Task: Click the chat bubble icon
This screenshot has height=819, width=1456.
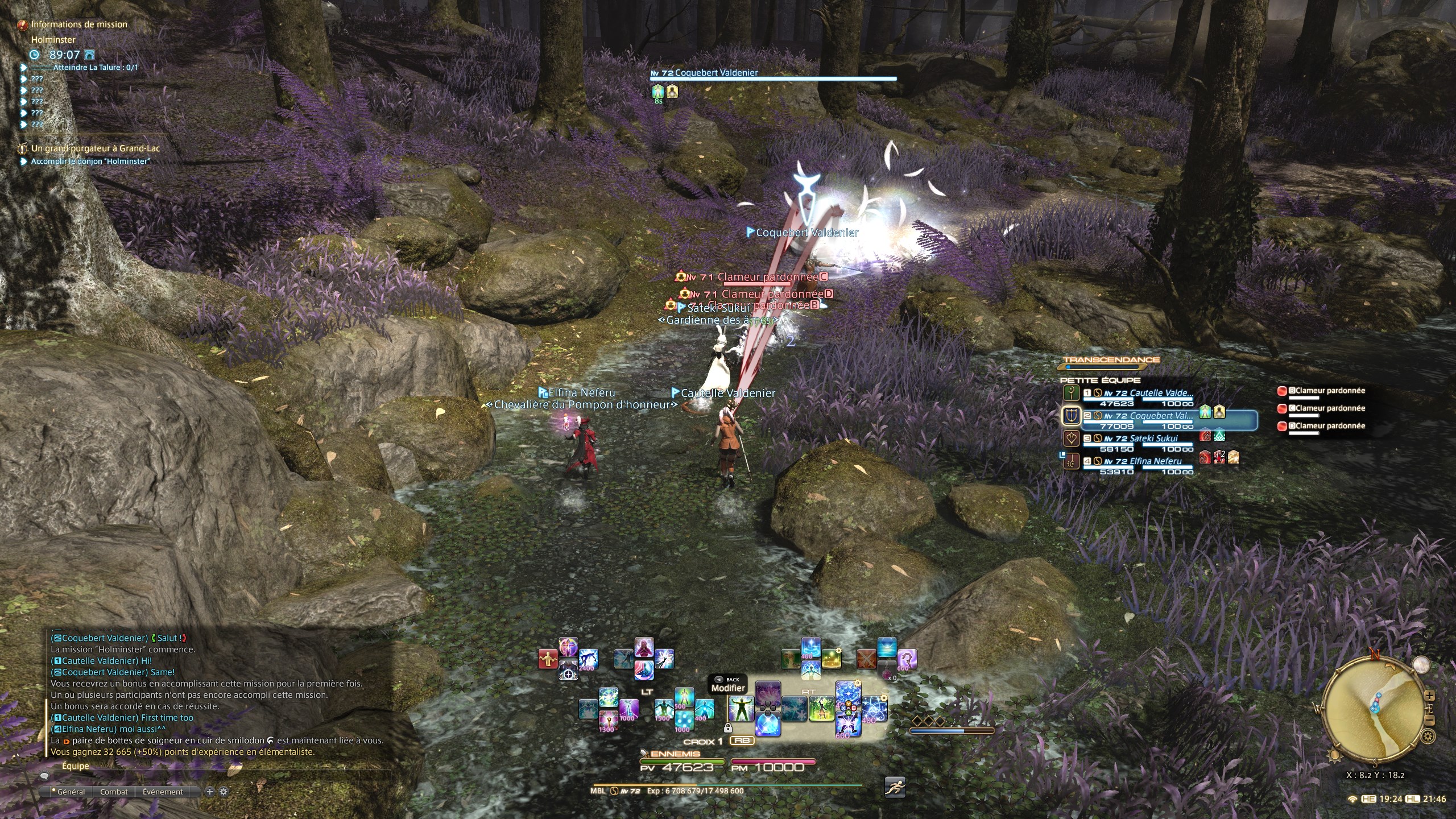Action: point(45,776)
